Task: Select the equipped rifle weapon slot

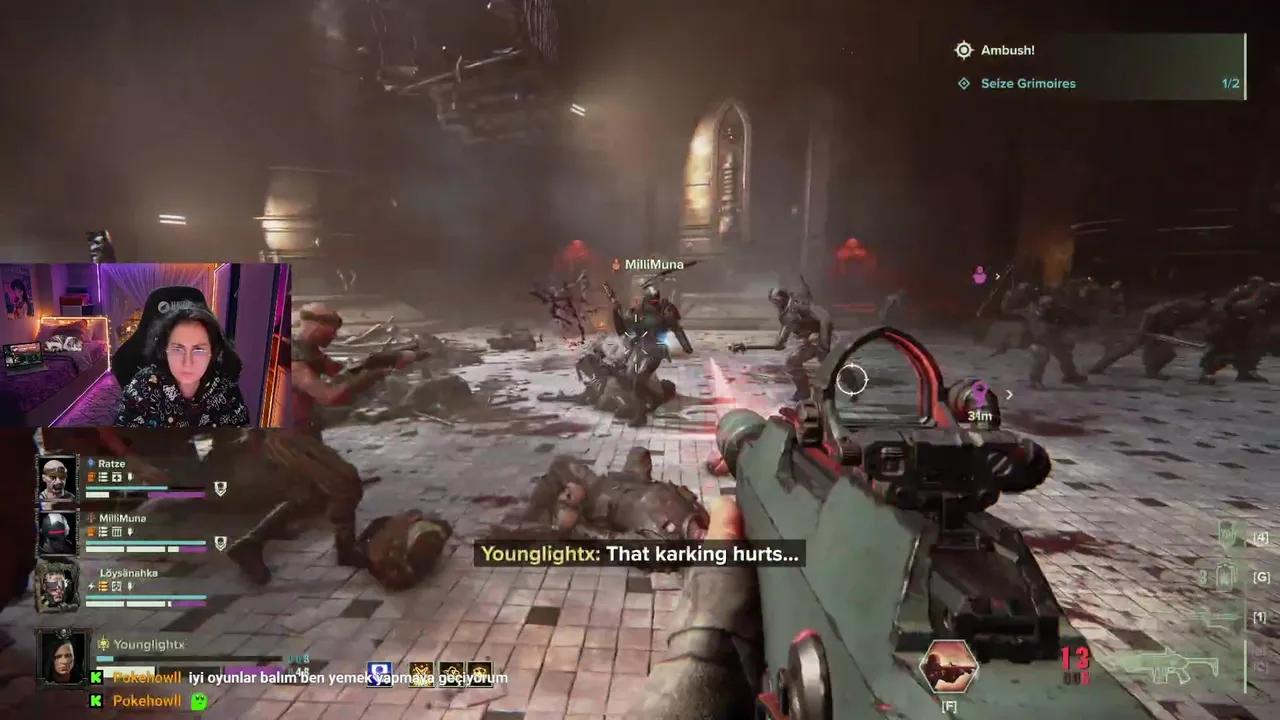Action: coord(1166,664)
